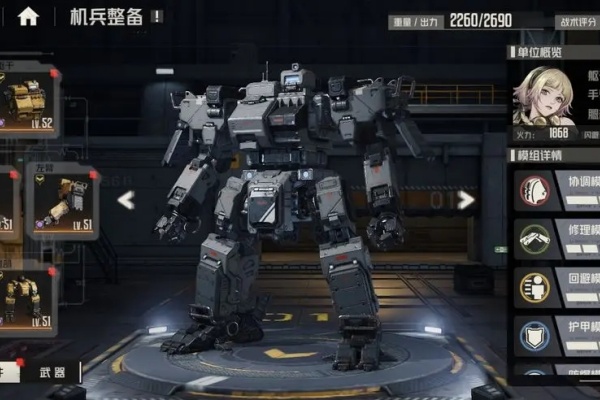Open the 修理 repair module icon

[x=534, y=238]
